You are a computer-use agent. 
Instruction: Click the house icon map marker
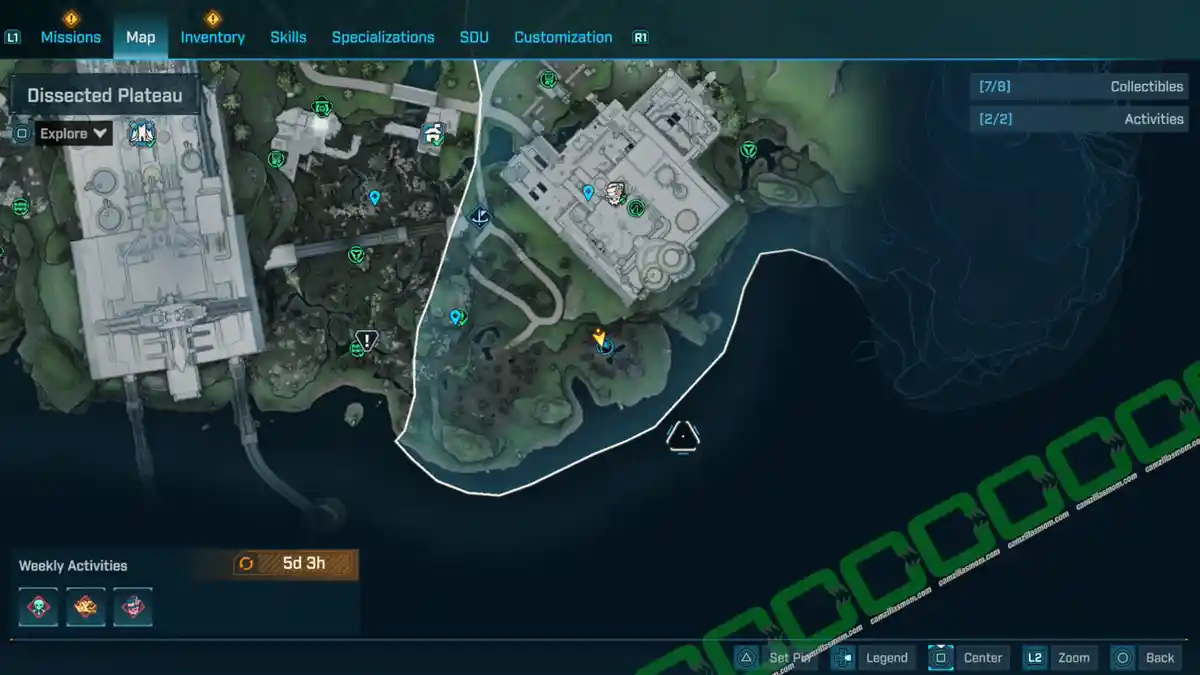tap(433, 133)
